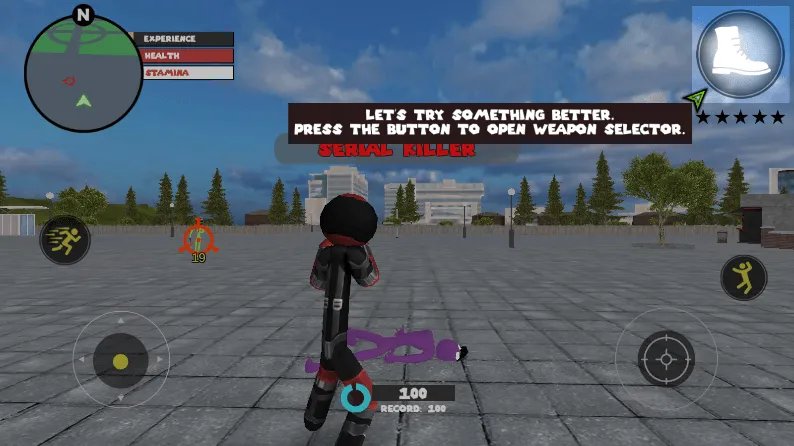Touch the virtual movement joystick
Image resolution: width=794 pixels, height=446 pixels.
point(121,360)
